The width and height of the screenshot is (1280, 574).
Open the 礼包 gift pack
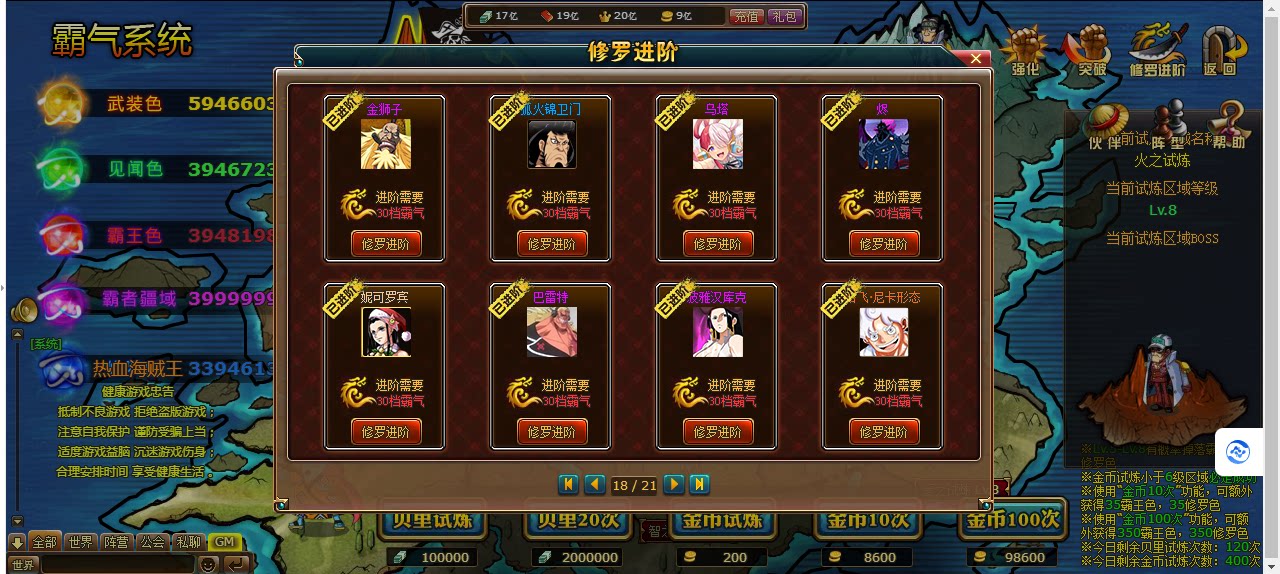[x=784, y=16]
